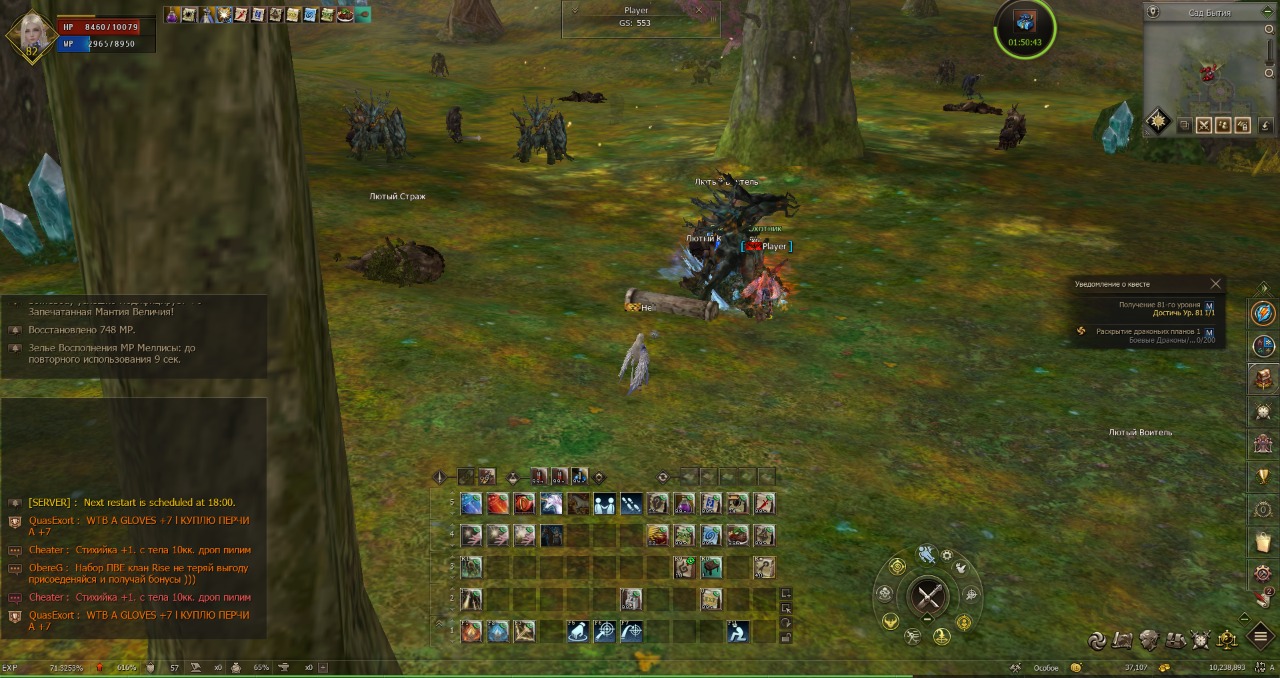Select the unicorn summon skill on the hotbar
The image size is (1280, 678).
[x=552, y=504]
